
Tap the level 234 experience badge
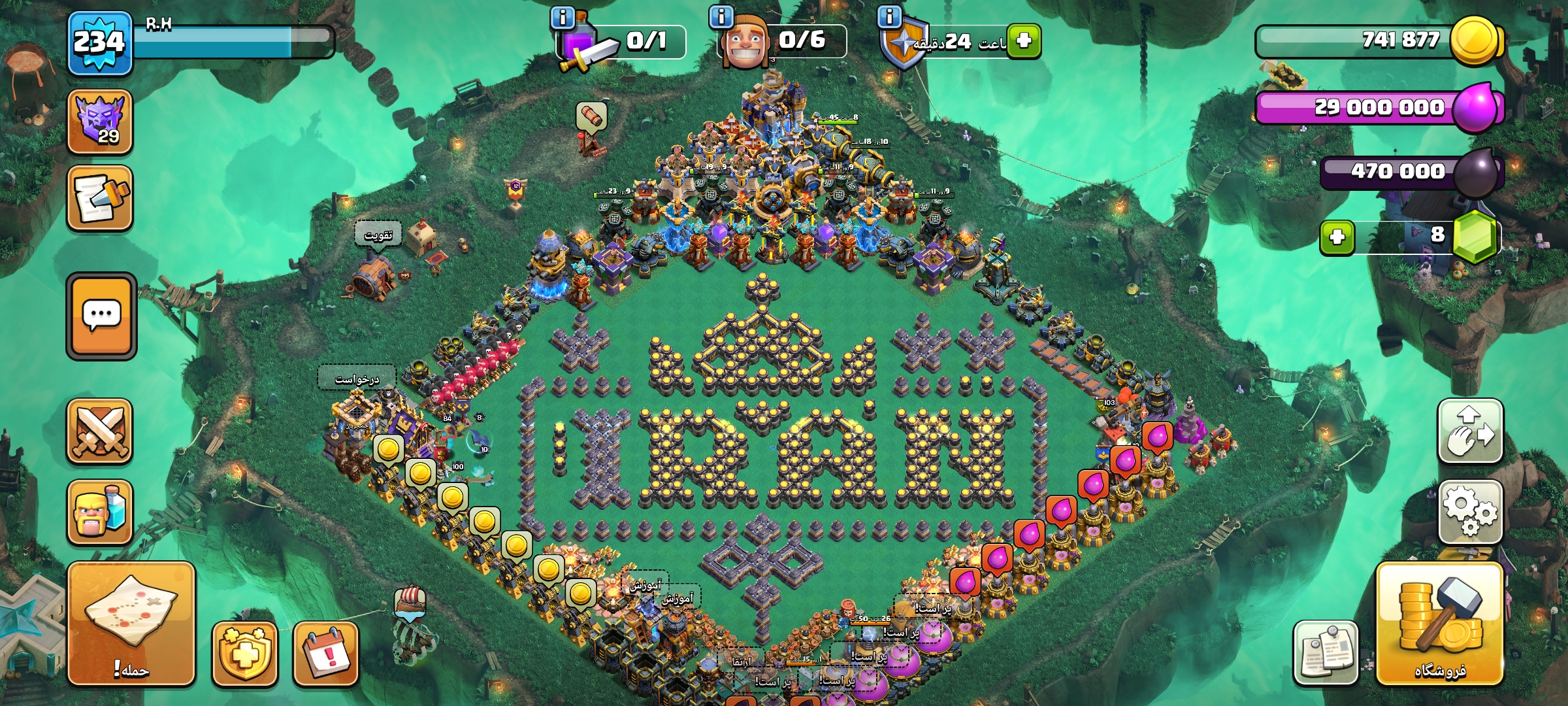[x=99, y=43]
